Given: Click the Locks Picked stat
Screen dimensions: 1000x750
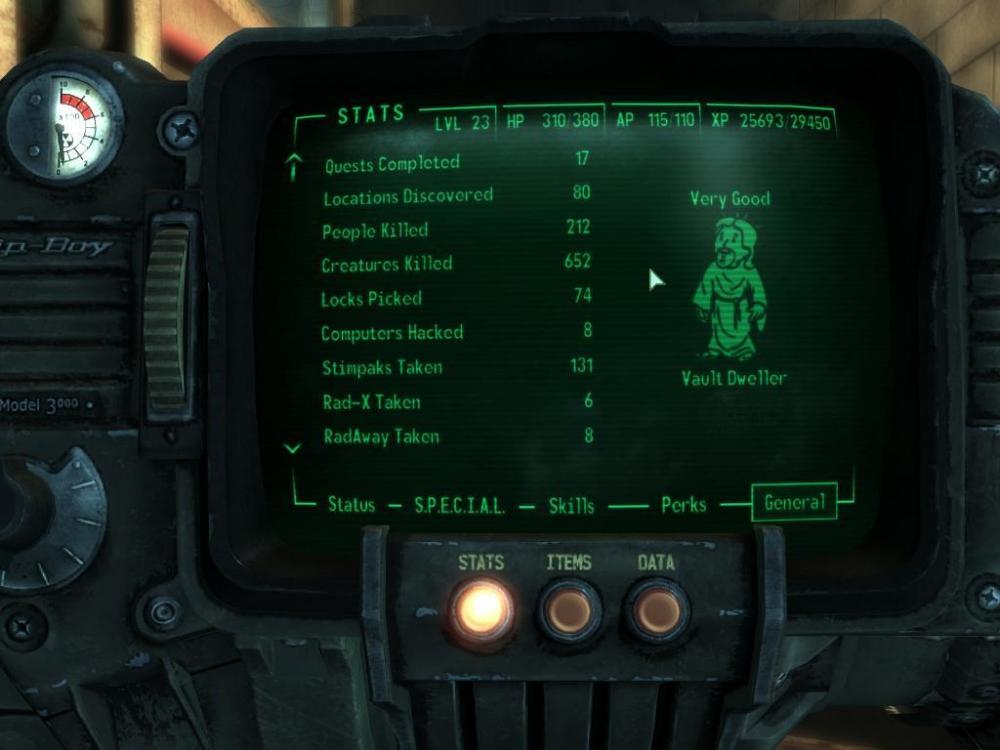Looking at the screenshot, I should tap(371, 299).
